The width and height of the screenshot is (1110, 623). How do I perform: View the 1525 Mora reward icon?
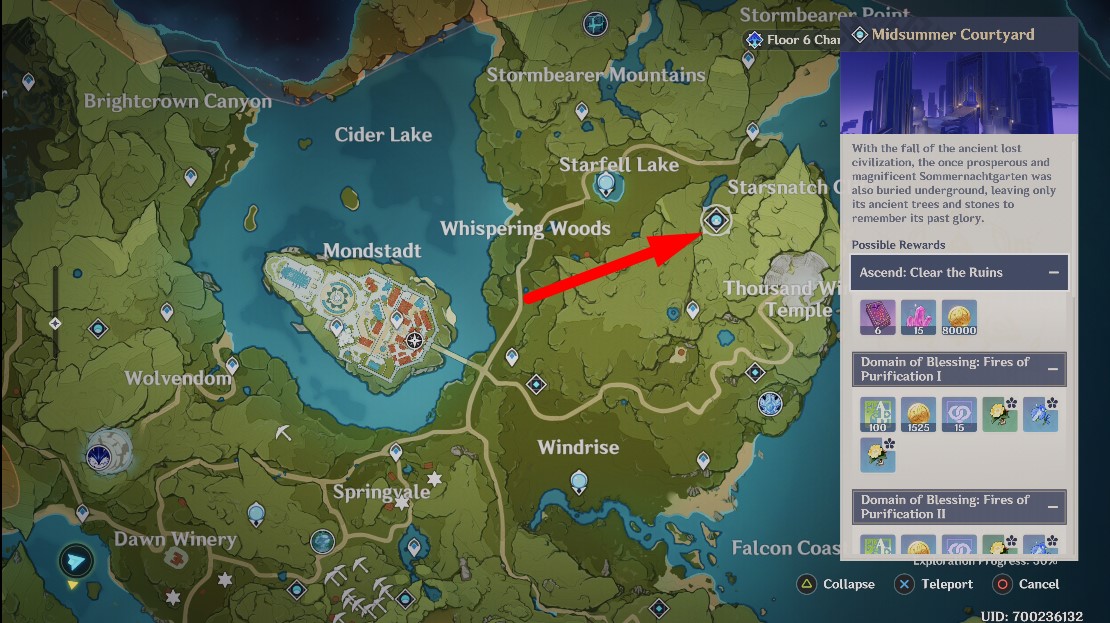pos(918,414)
